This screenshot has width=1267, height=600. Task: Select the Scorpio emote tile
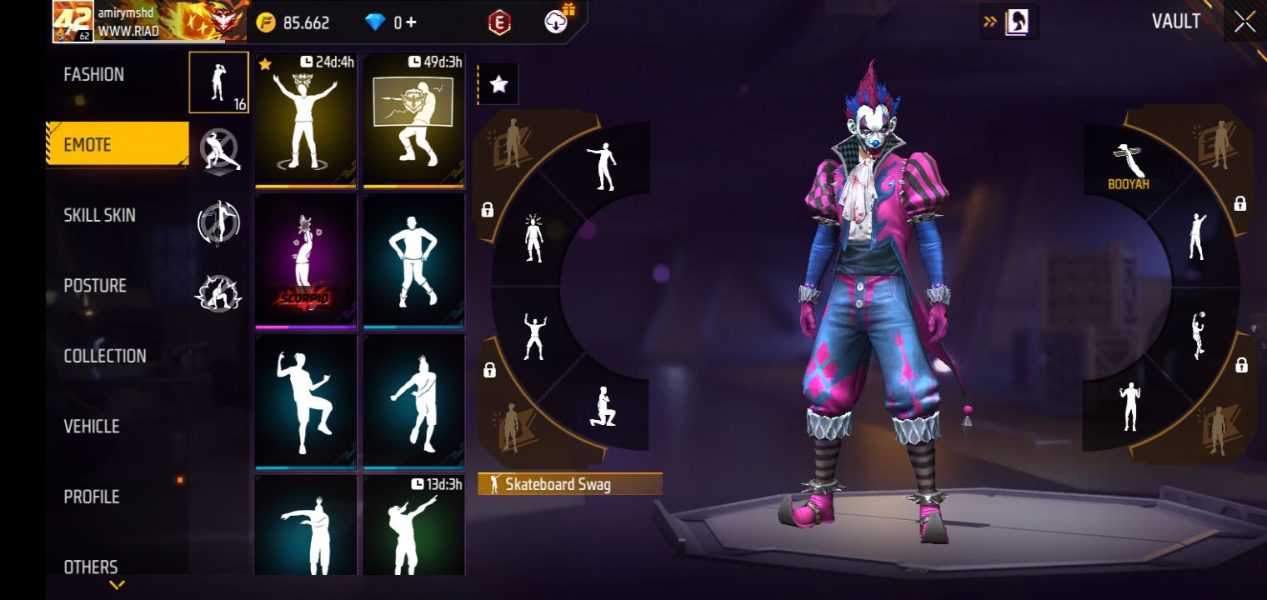click(305, 260)
